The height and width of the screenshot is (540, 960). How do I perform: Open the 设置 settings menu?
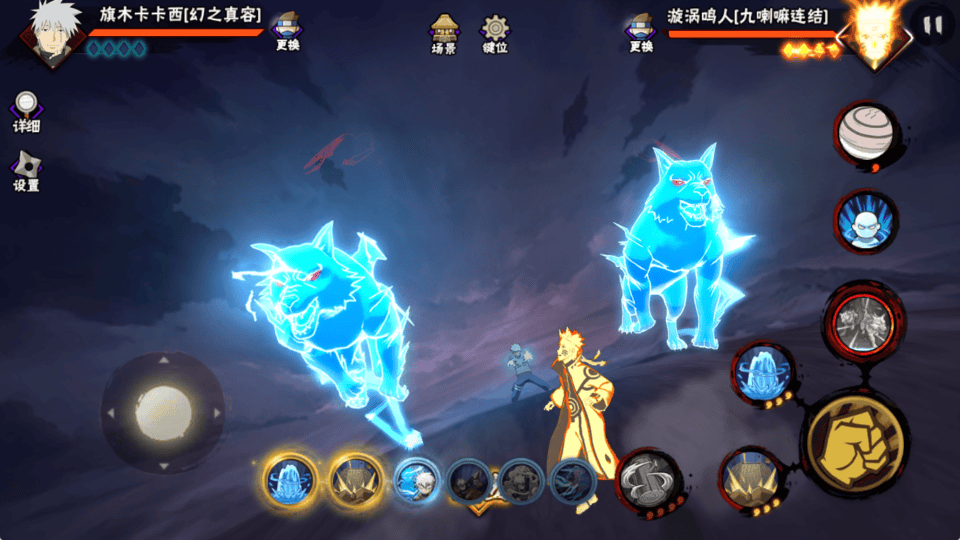pos(26,170)
